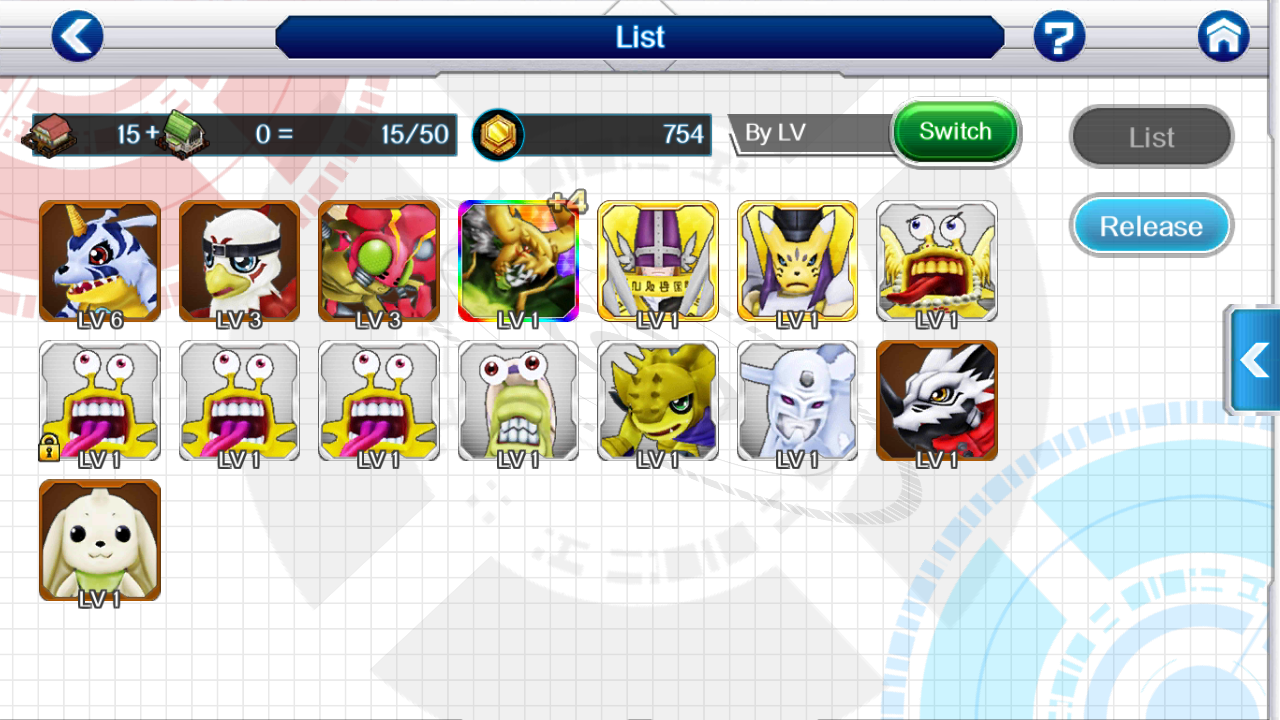Screen dimensions: 1280x720
Task: Open the help question mark icon
Action: click(x=1059, y=36)
